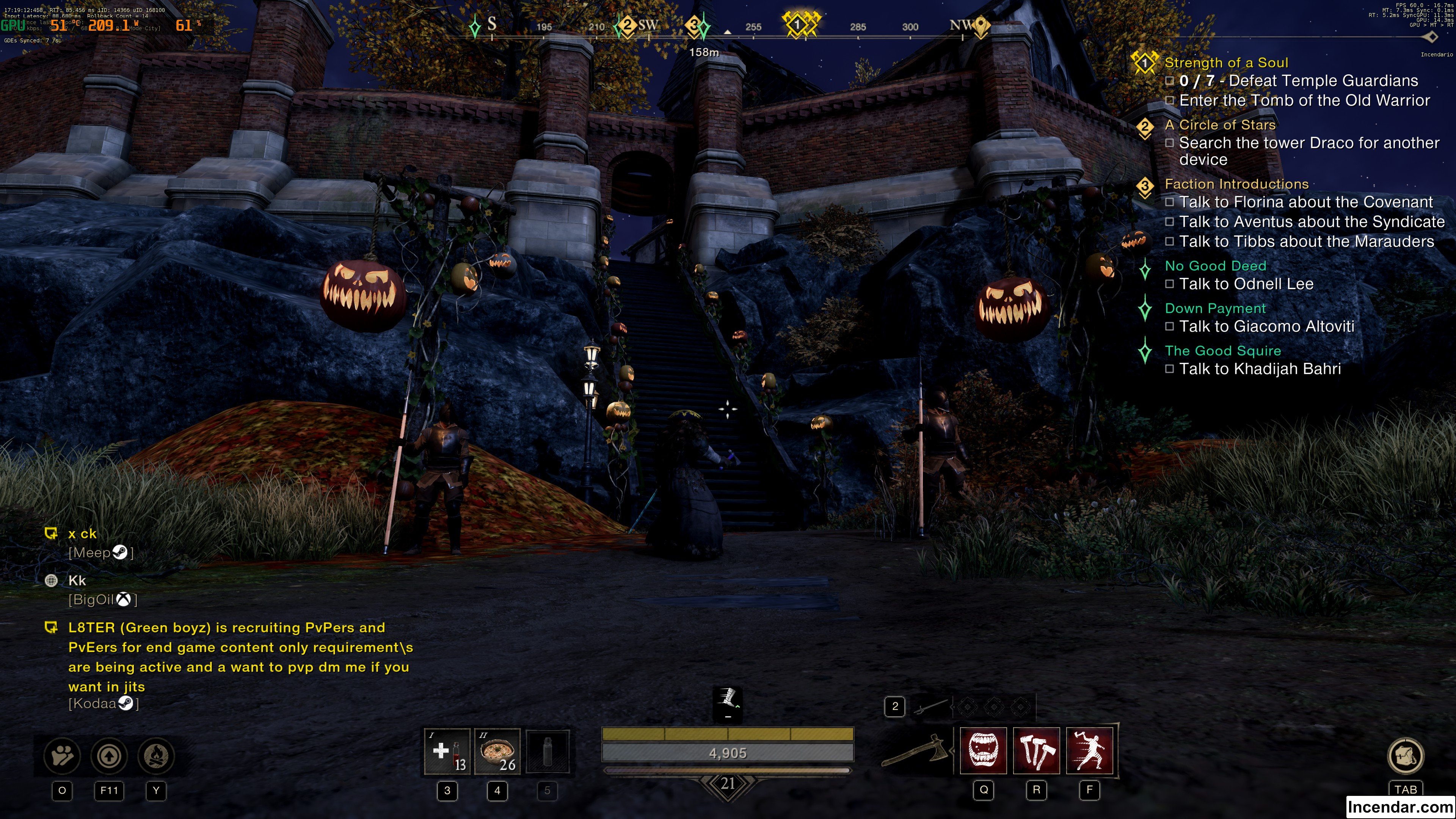Select the equipped hatchet weapon icon
The image size is (1456, 819).
click(916, 751)
